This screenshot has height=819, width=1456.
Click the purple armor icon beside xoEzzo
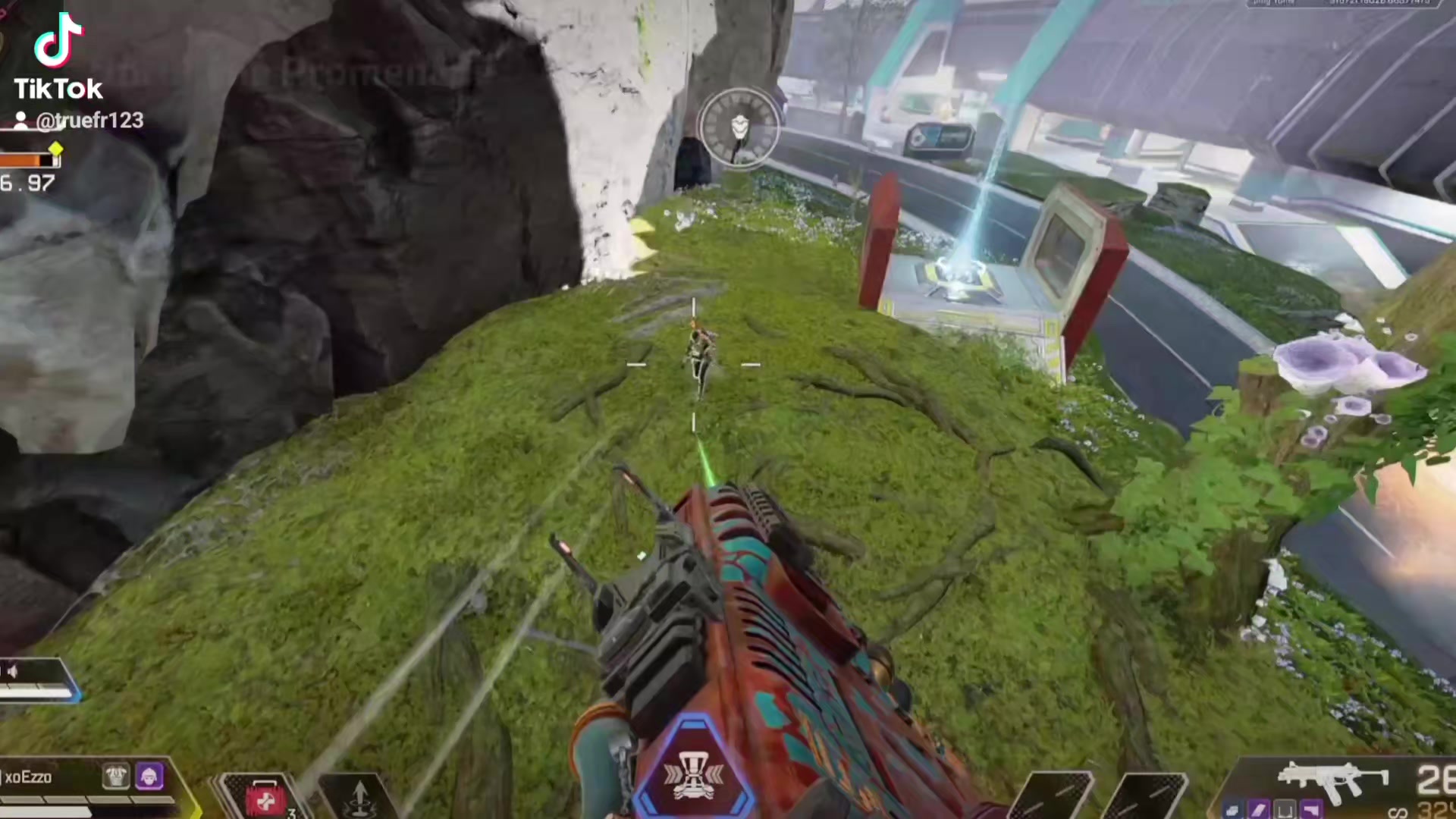click(149, 776)
